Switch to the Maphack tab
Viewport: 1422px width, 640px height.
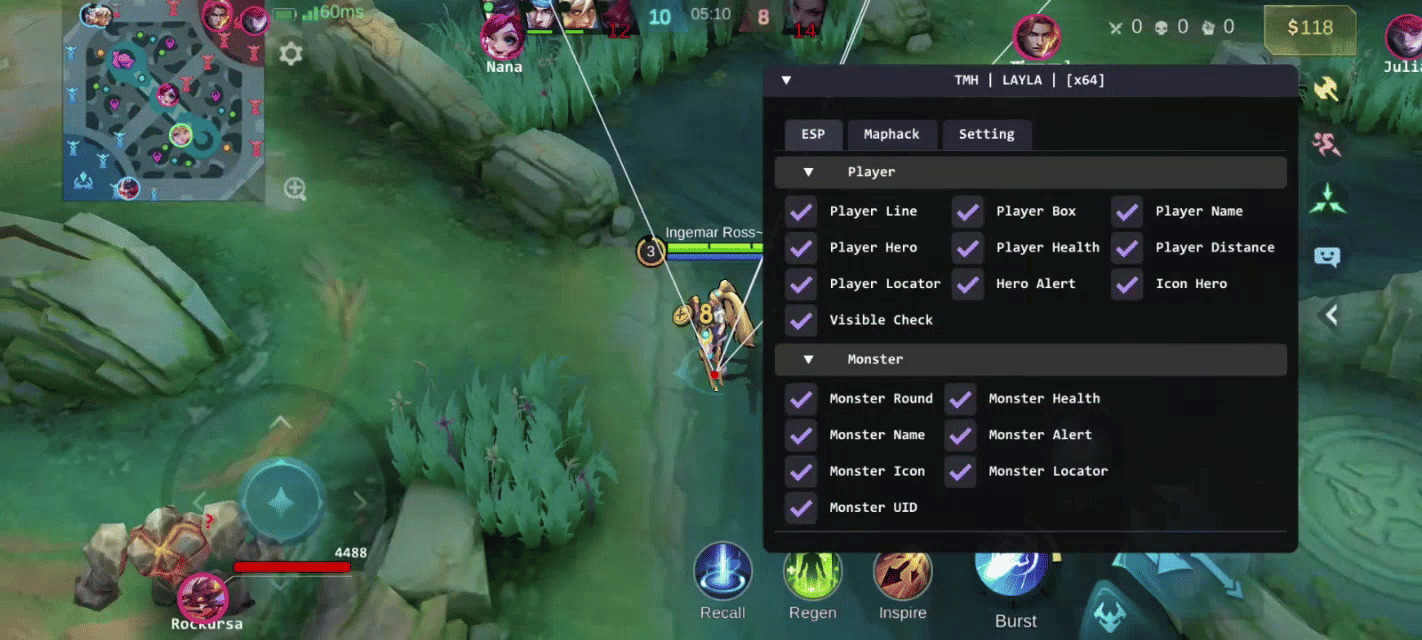(891, 134)
